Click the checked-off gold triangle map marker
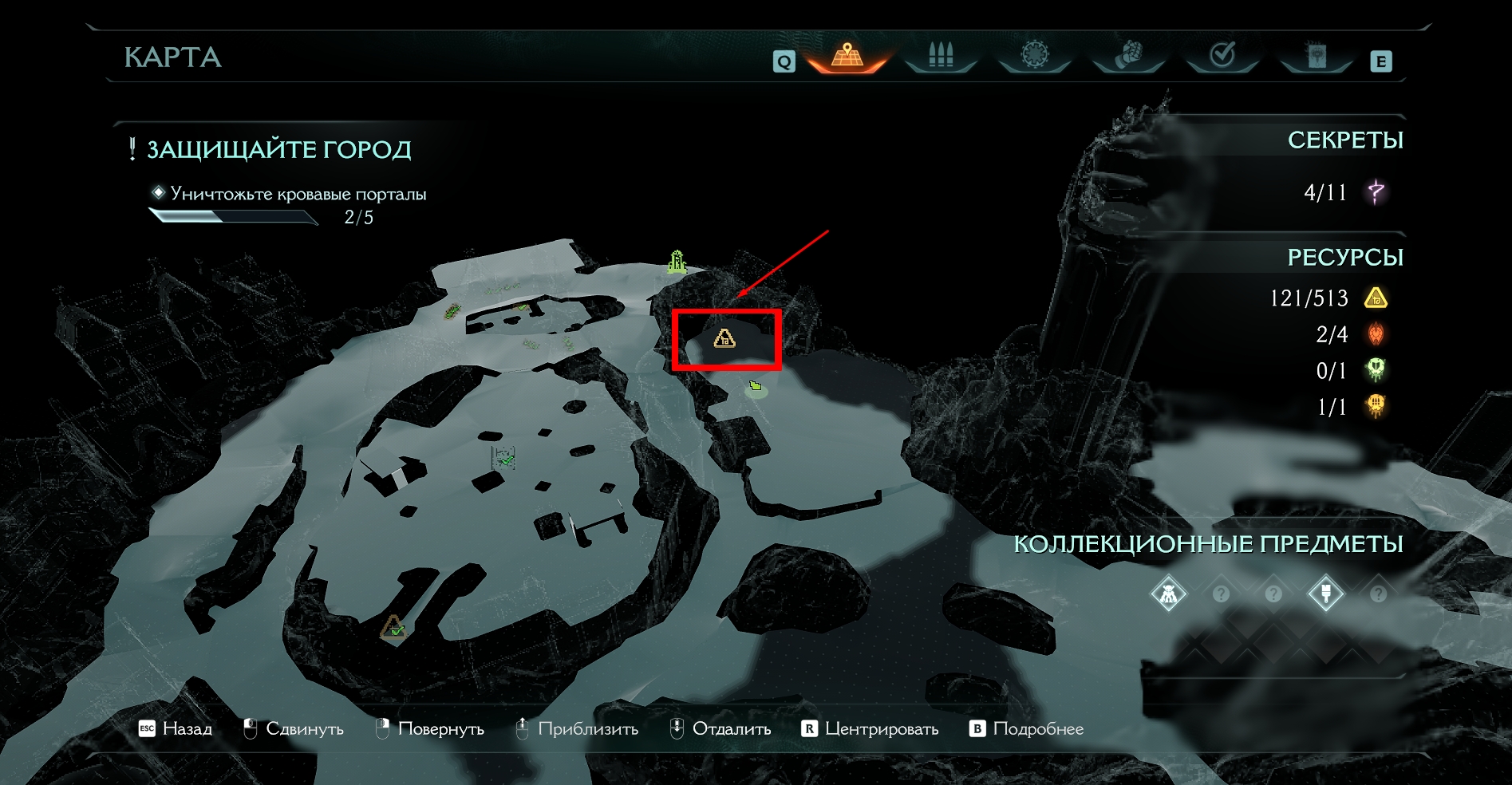 pos(393,629)
